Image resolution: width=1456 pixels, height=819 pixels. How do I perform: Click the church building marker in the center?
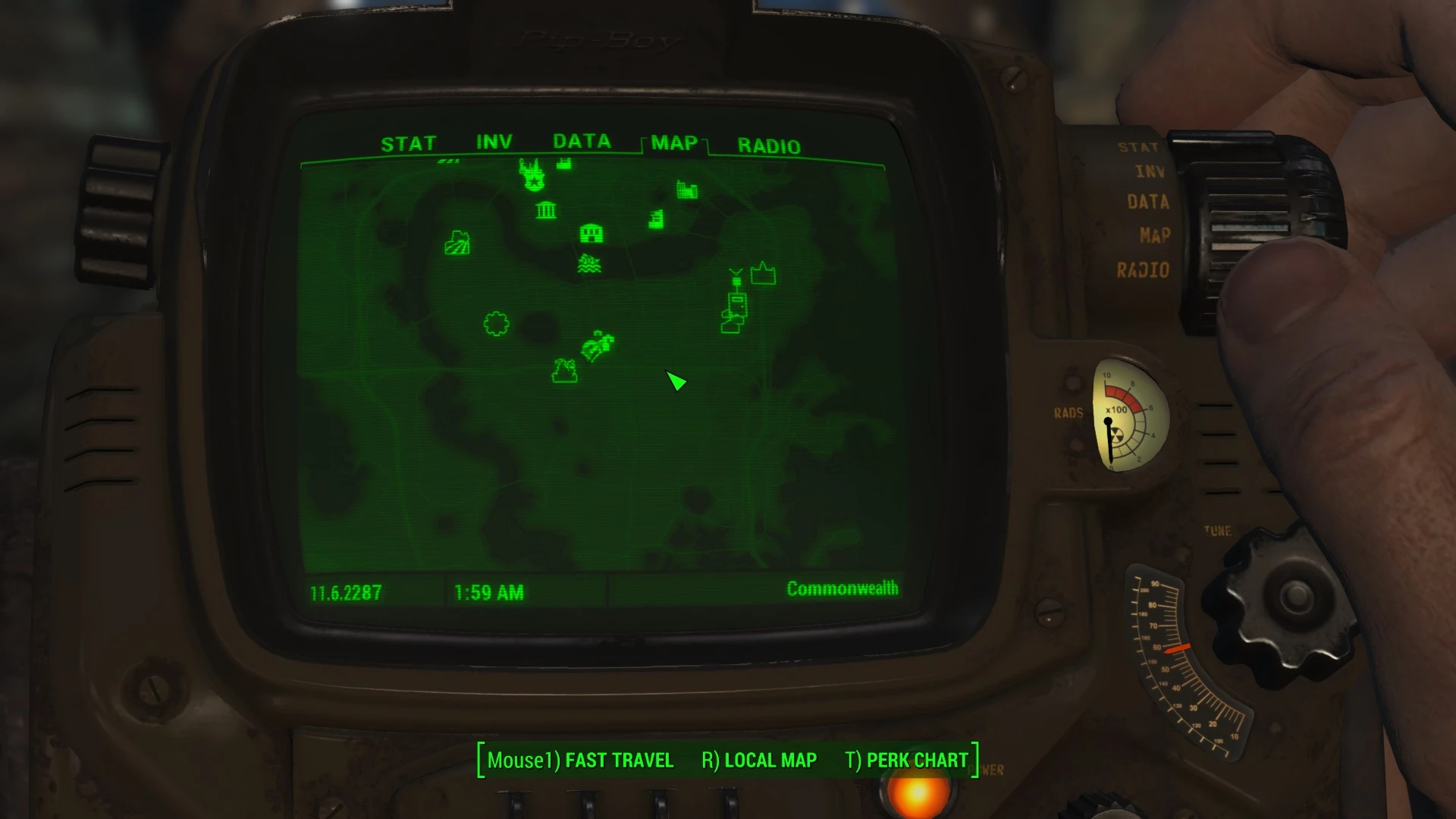(x=591, y=233)
